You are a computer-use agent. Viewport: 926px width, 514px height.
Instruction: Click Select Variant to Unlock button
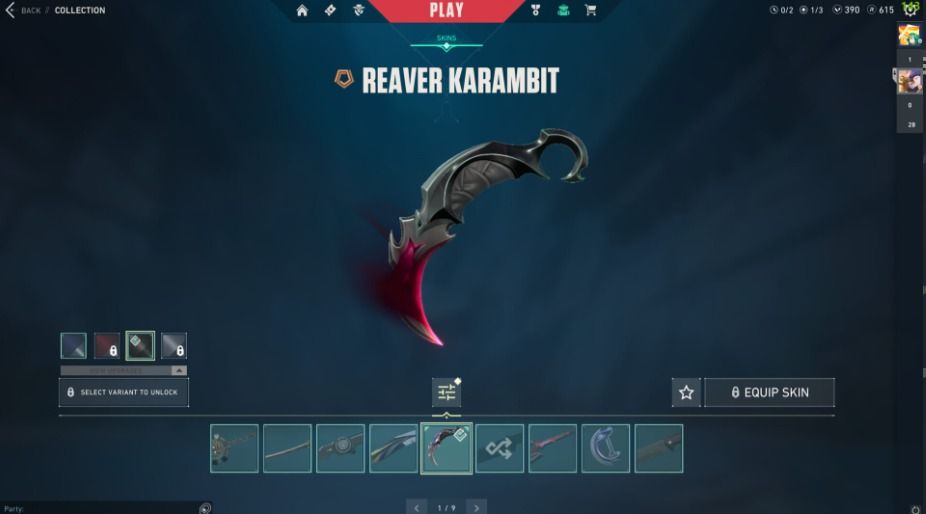tap(124, 392)
